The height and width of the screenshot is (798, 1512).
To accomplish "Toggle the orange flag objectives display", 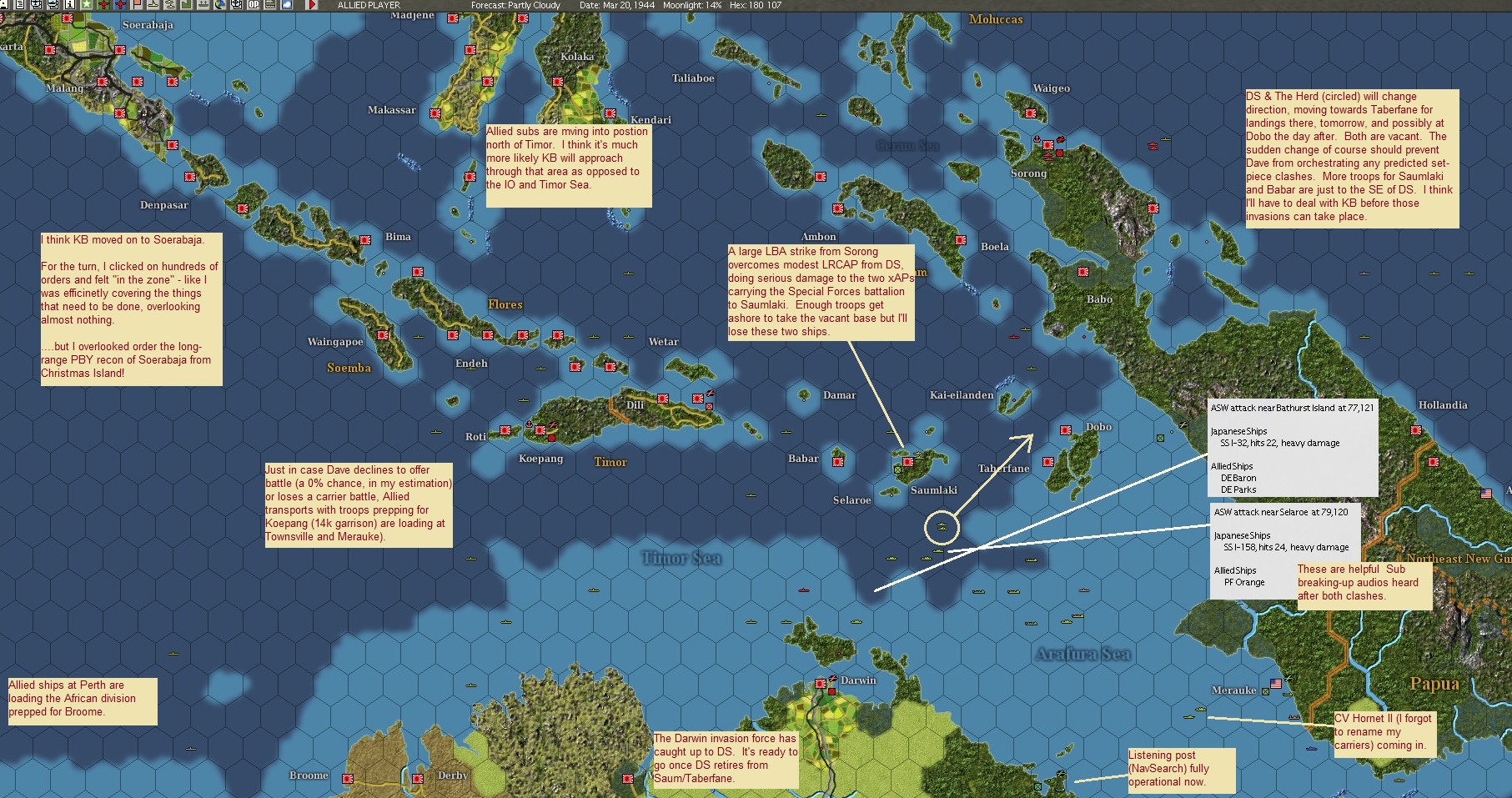I will click(137, 5).
